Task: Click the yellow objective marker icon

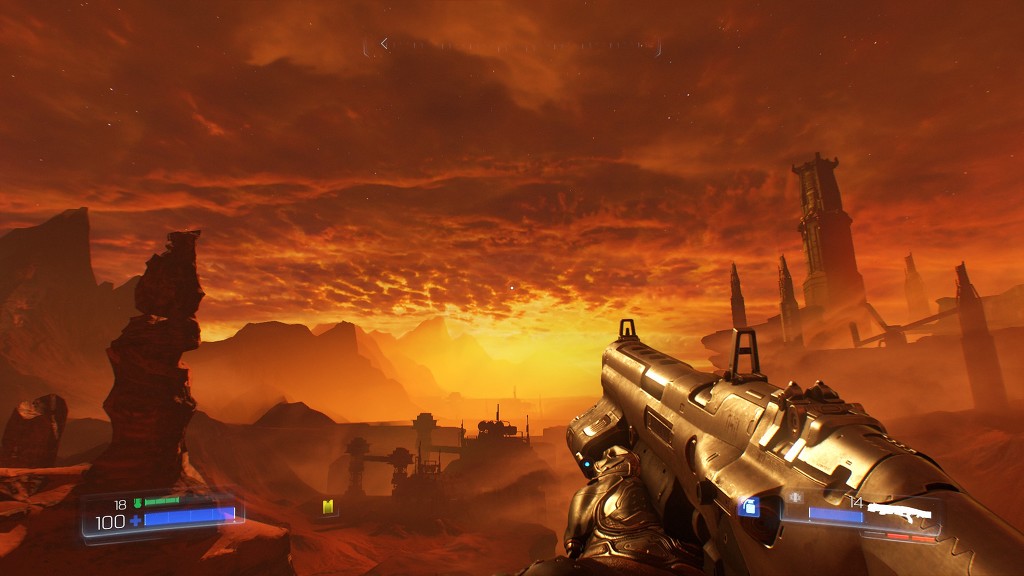Action: coord(327,507)
